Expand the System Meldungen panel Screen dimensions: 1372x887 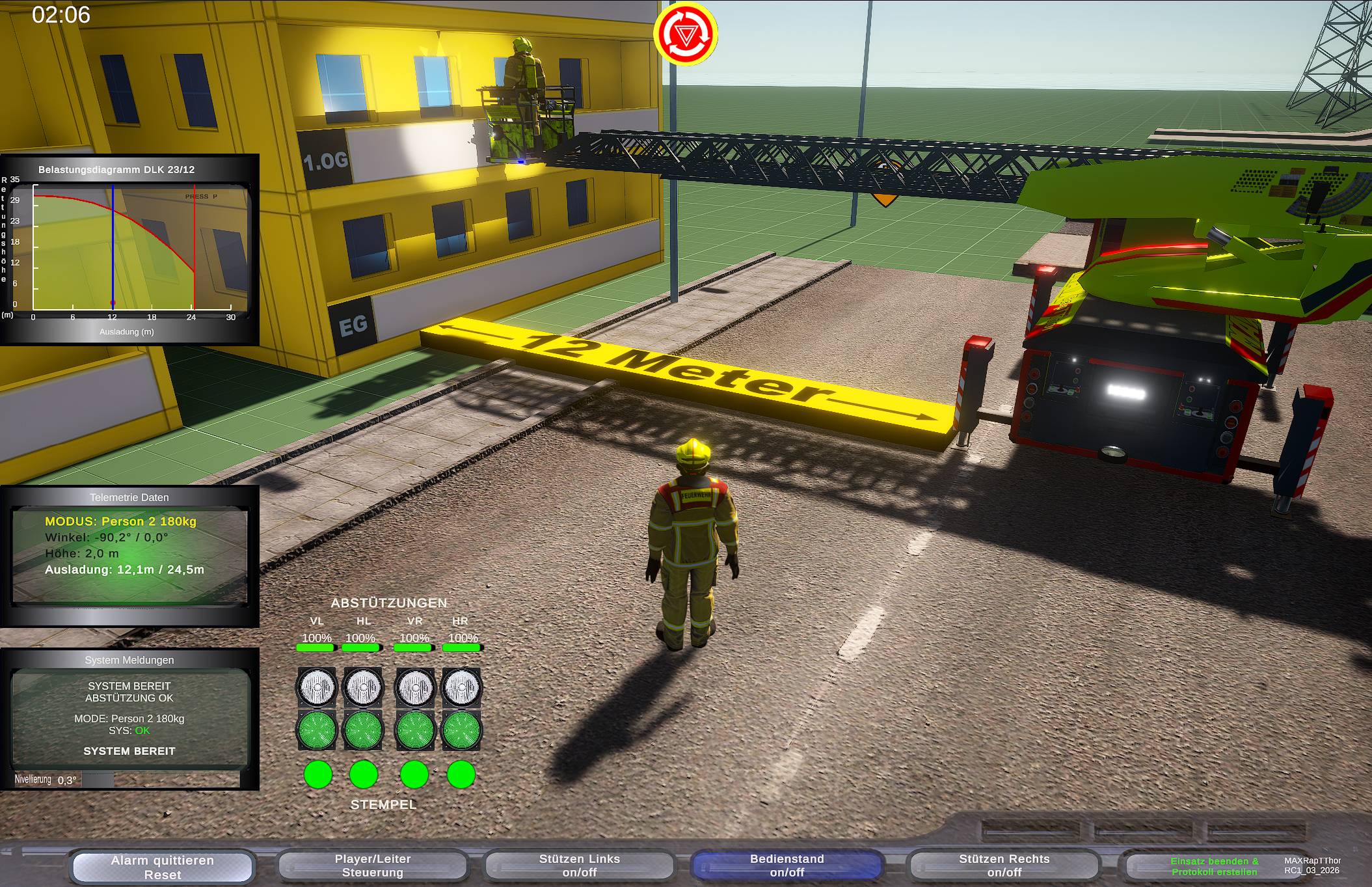tap(128, 660)
